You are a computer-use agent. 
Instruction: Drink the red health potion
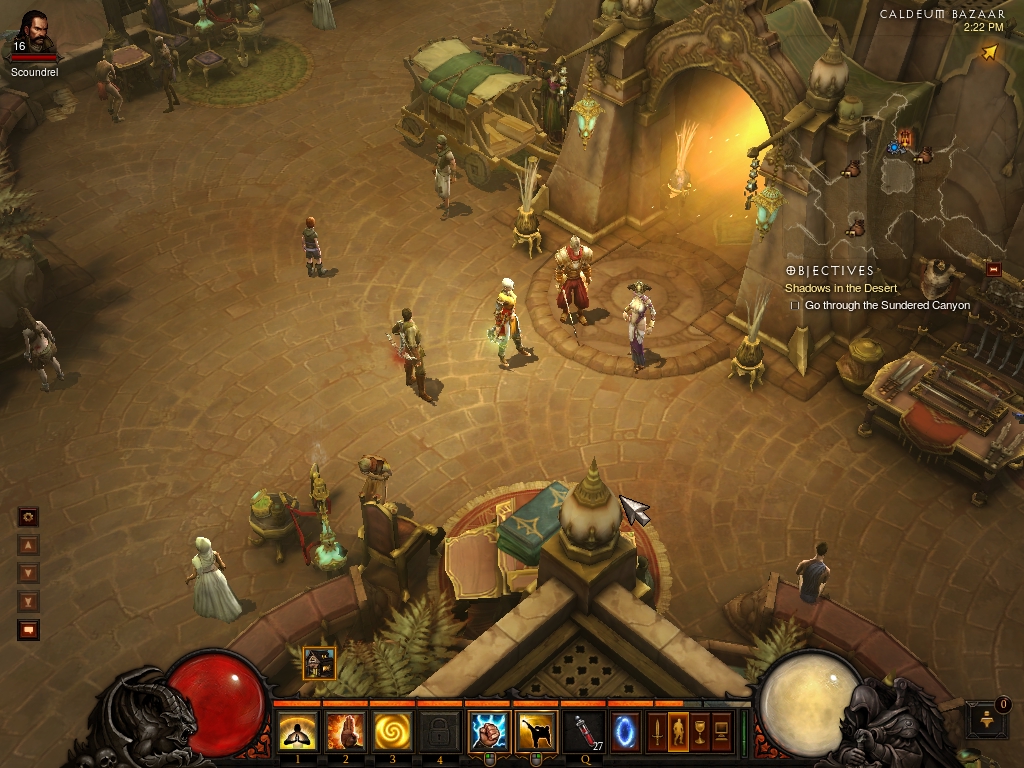coord(585,733)
